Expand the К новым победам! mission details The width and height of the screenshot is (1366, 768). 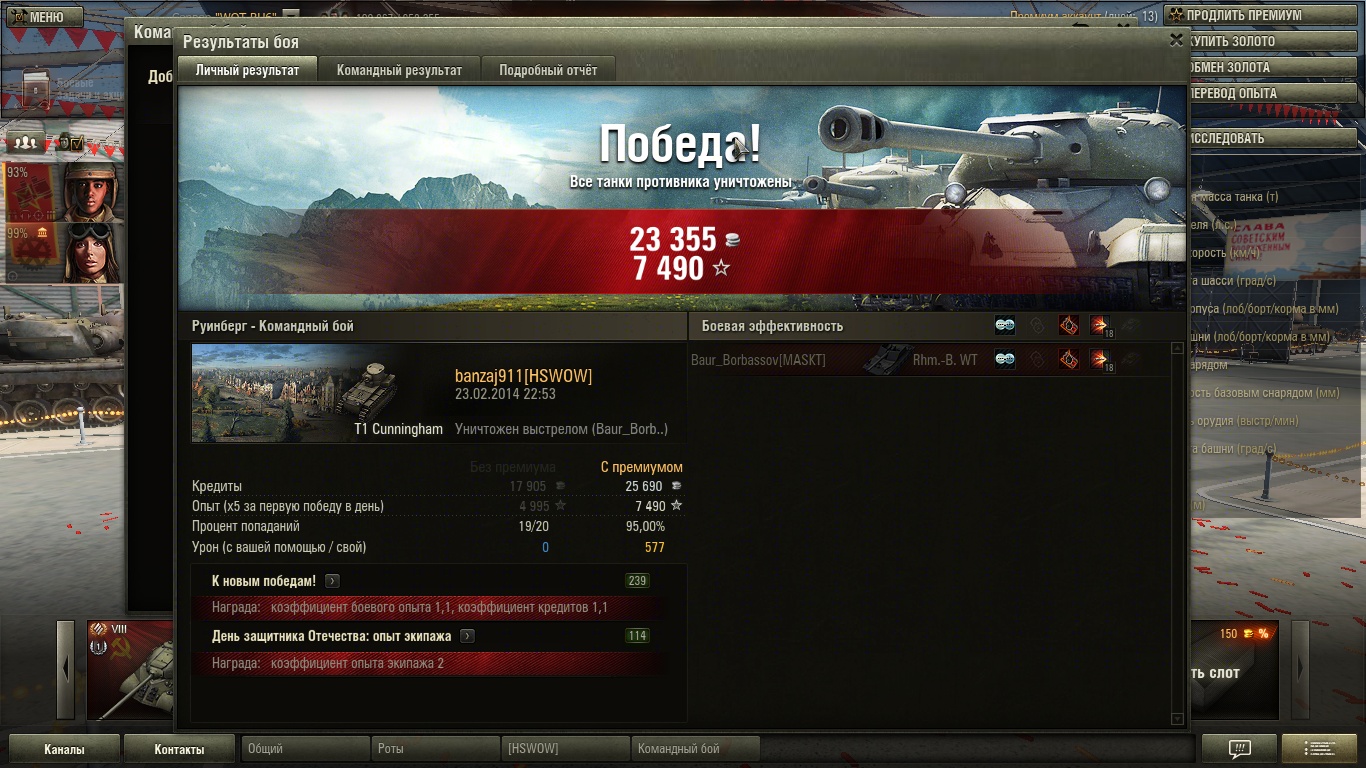[332, 581]
